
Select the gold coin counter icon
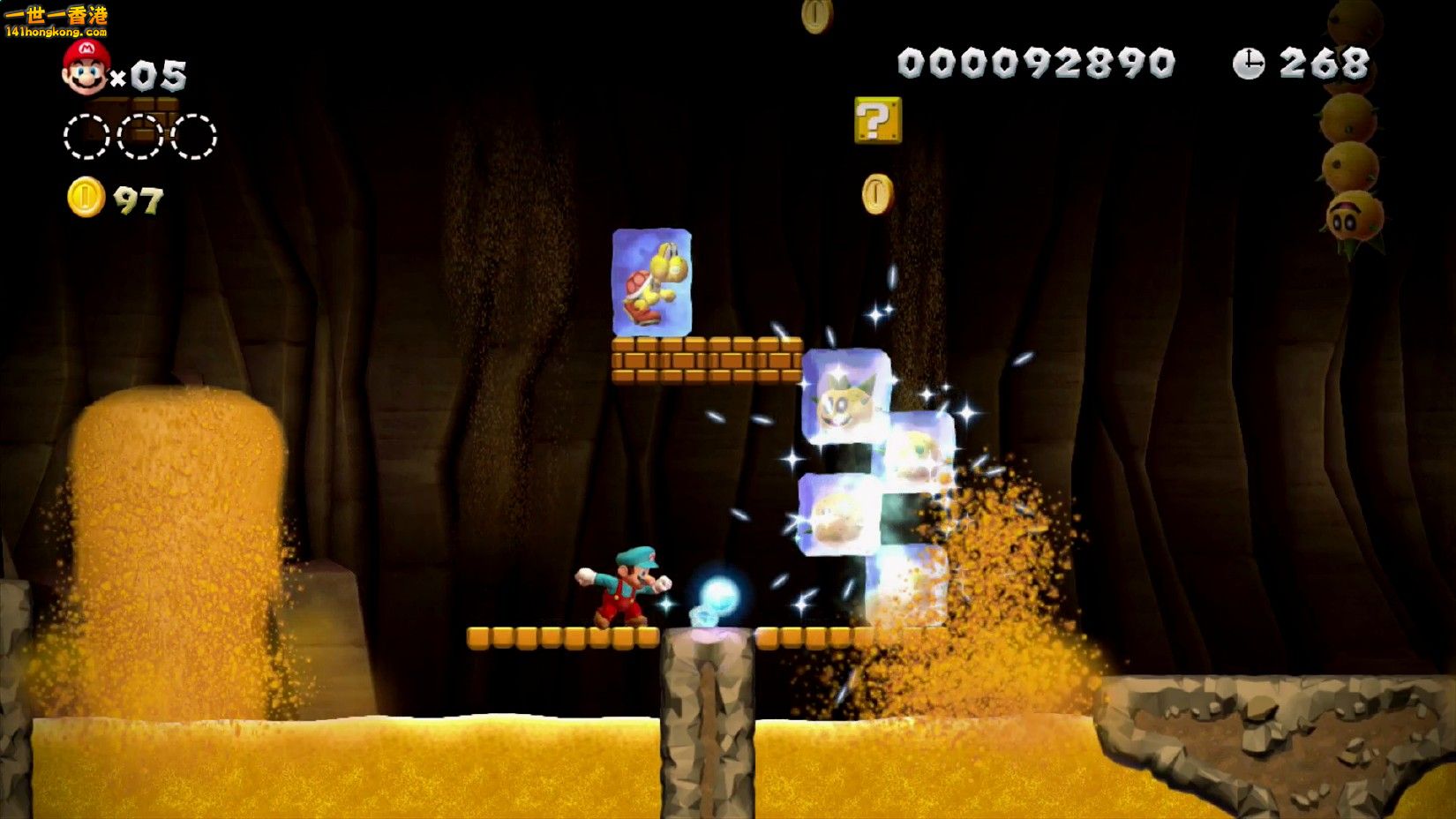[x=86, y=198]
